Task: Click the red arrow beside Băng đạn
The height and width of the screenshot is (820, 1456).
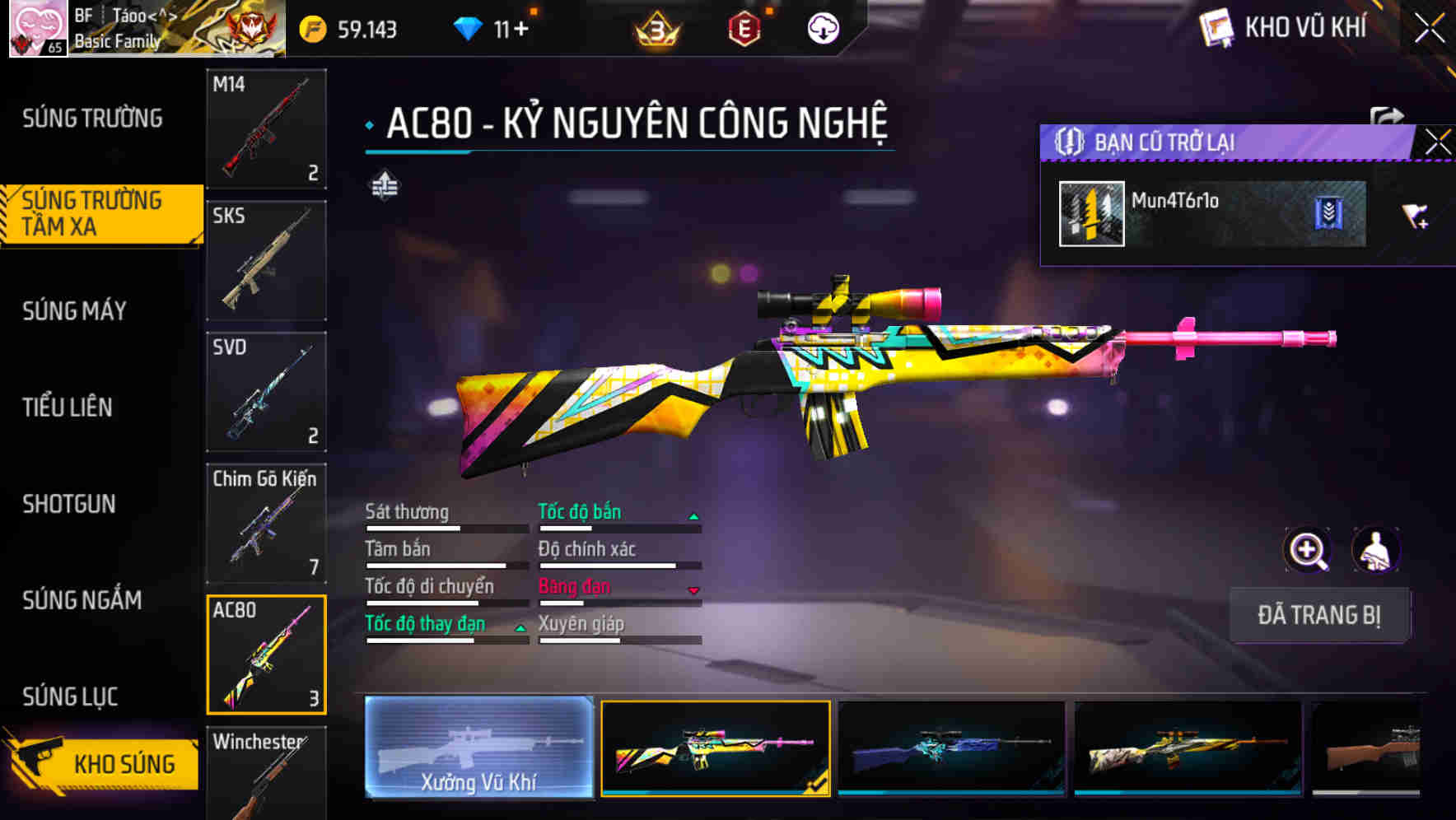Action: (x=694, y=589)
